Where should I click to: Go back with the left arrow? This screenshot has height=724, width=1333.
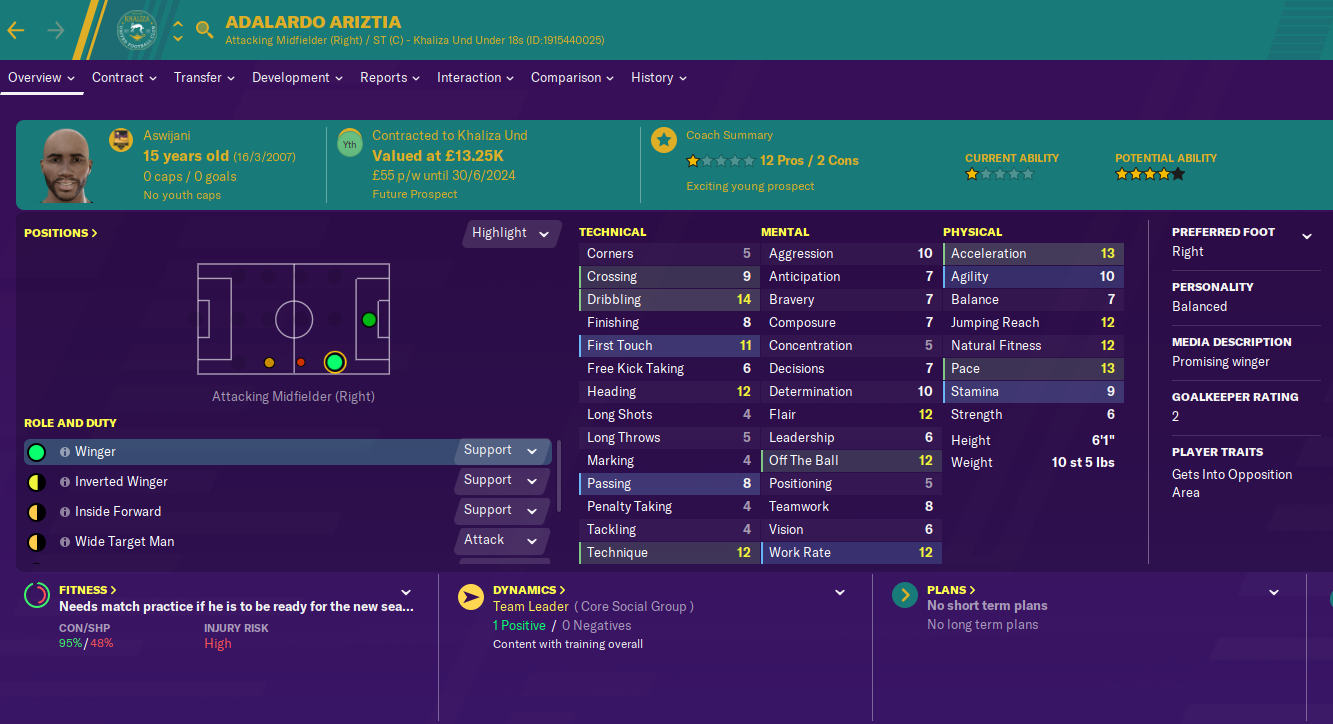point(16,30)
